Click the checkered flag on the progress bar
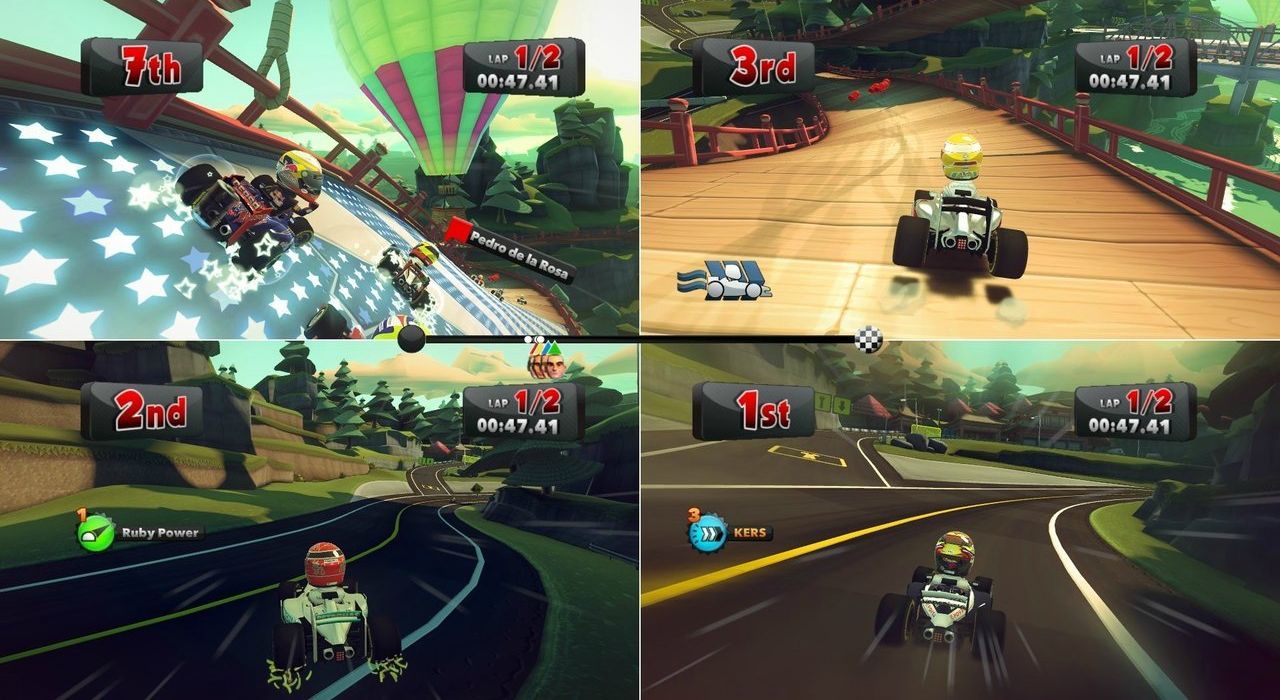The height and width of the screenshot is (700, 1280). tap(868, 341)
